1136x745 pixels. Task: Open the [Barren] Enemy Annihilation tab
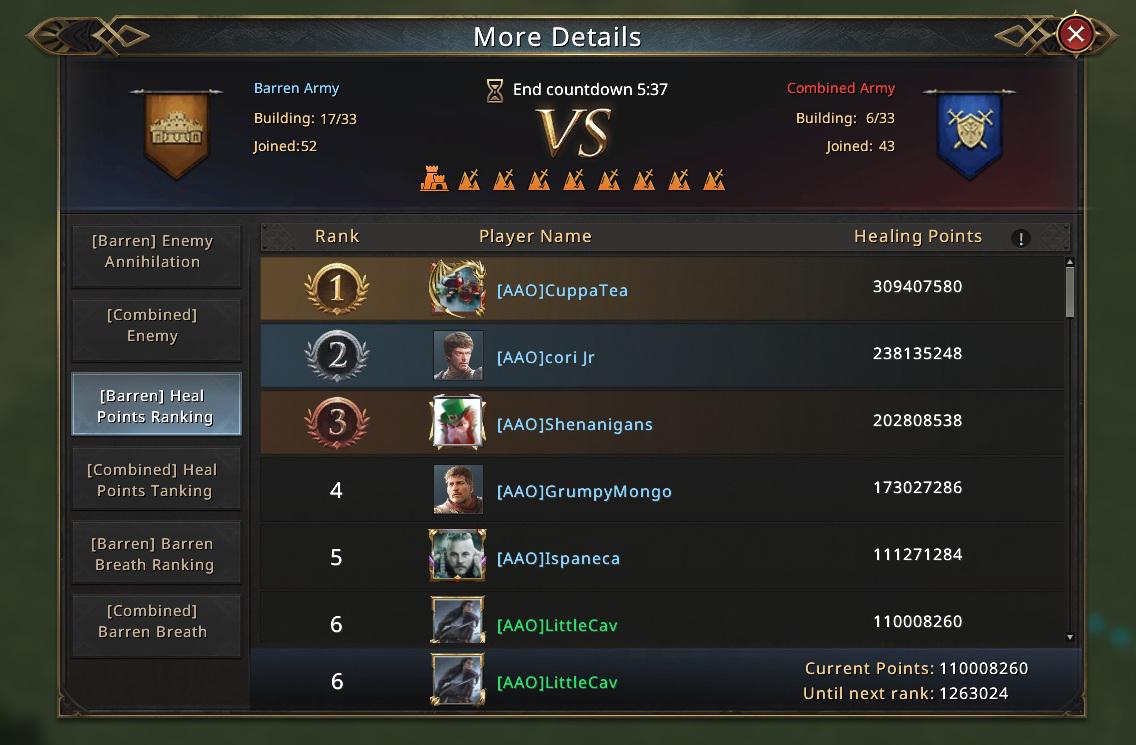coord(154,252)
